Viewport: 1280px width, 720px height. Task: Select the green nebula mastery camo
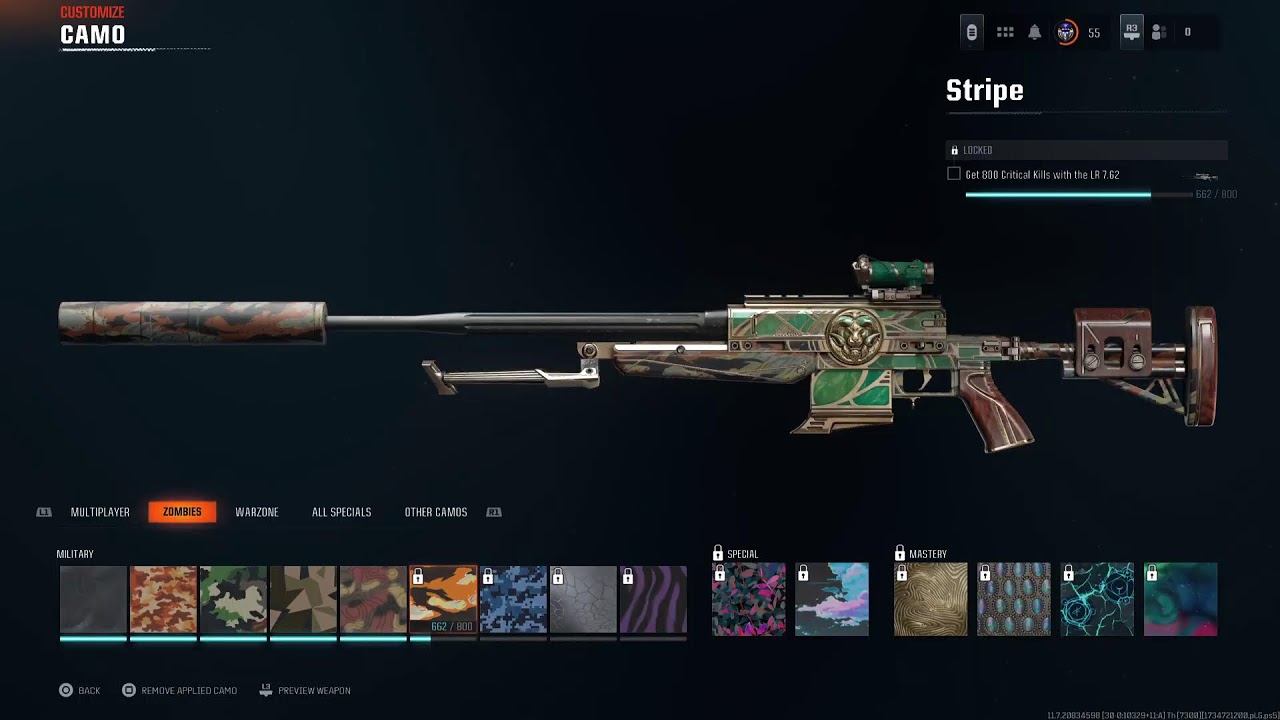click(x=1180, y=600)
